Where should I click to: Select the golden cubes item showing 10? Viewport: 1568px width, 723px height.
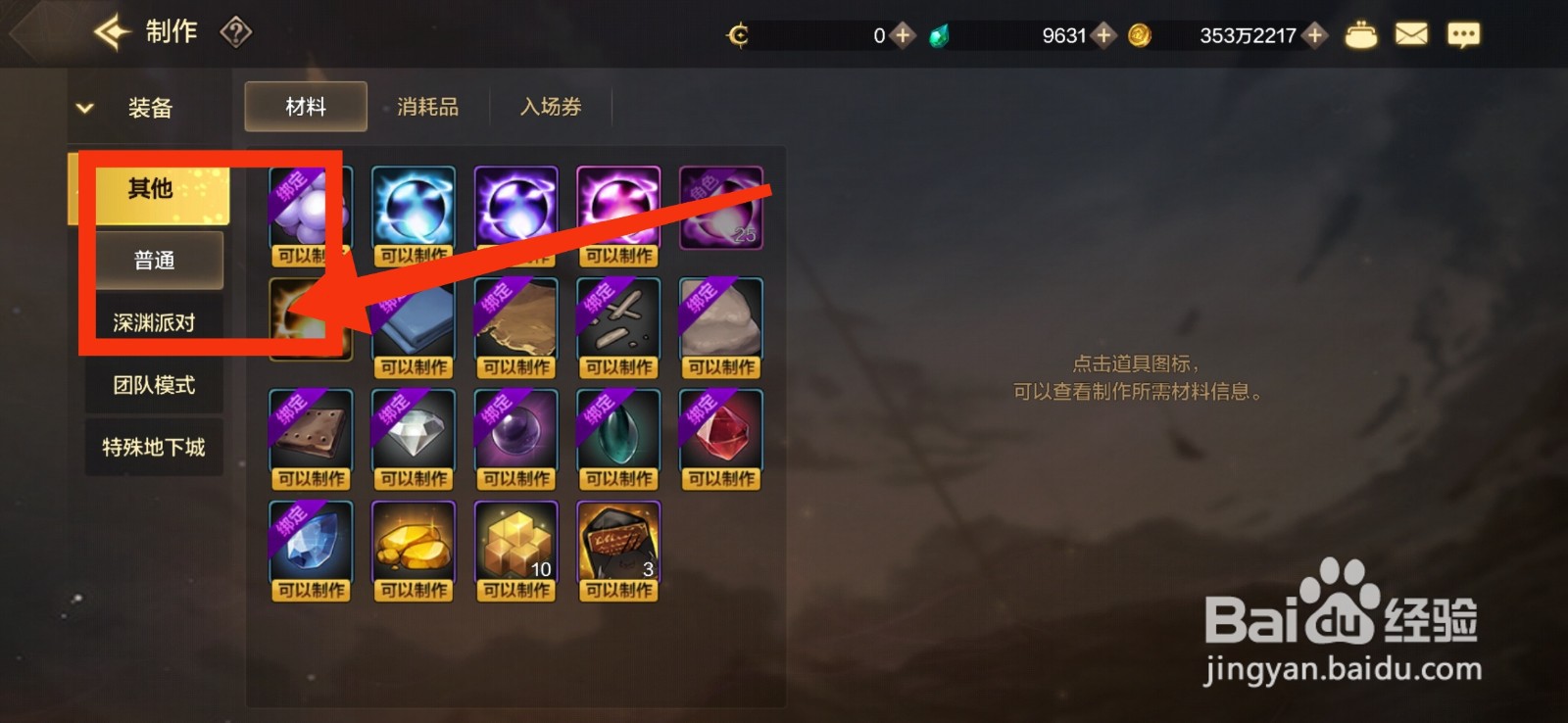[515, 542]
